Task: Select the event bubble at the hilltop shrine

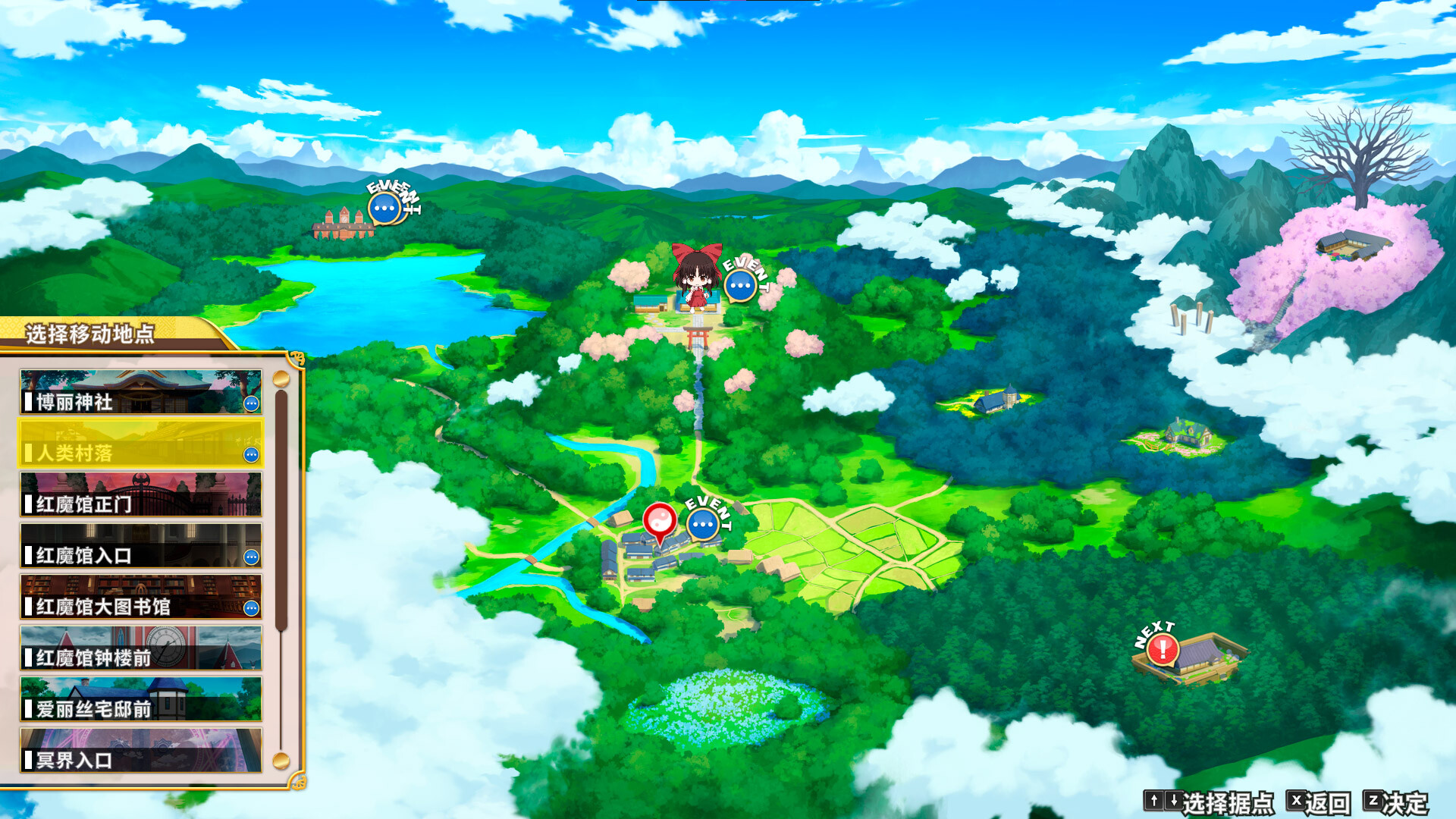Action: (x=740, y=286)
